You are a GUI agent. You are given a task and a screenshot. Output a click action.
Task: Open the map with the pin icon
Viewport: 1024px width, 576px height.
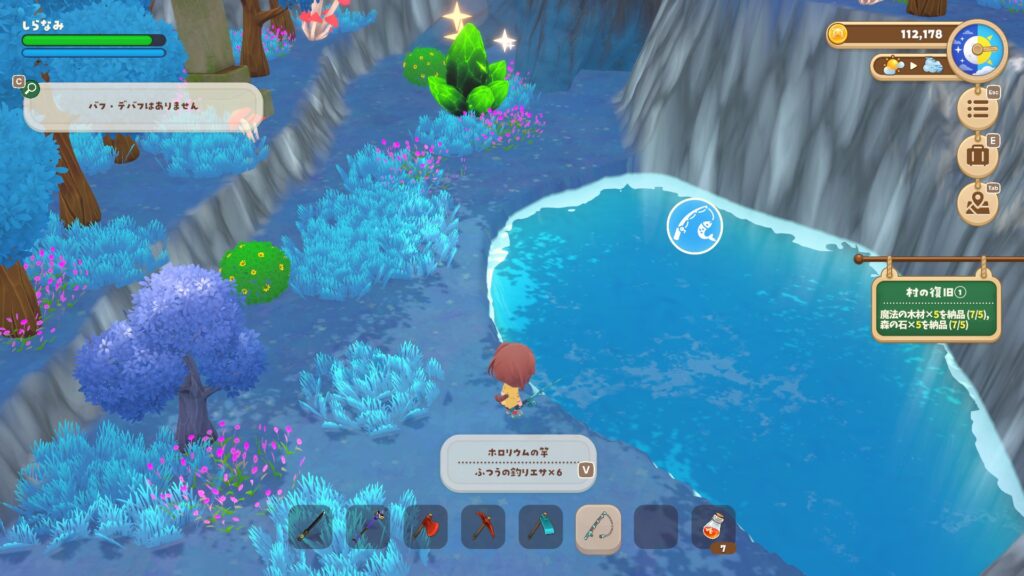[977, 203]
